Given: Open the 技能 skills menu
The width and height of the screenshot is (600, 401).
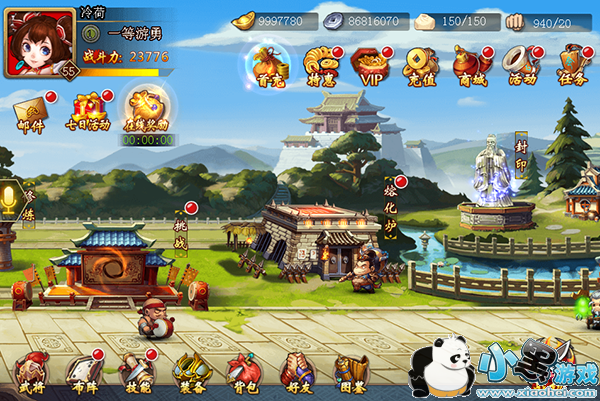Looking at the screenshot, I should (135, 372).
